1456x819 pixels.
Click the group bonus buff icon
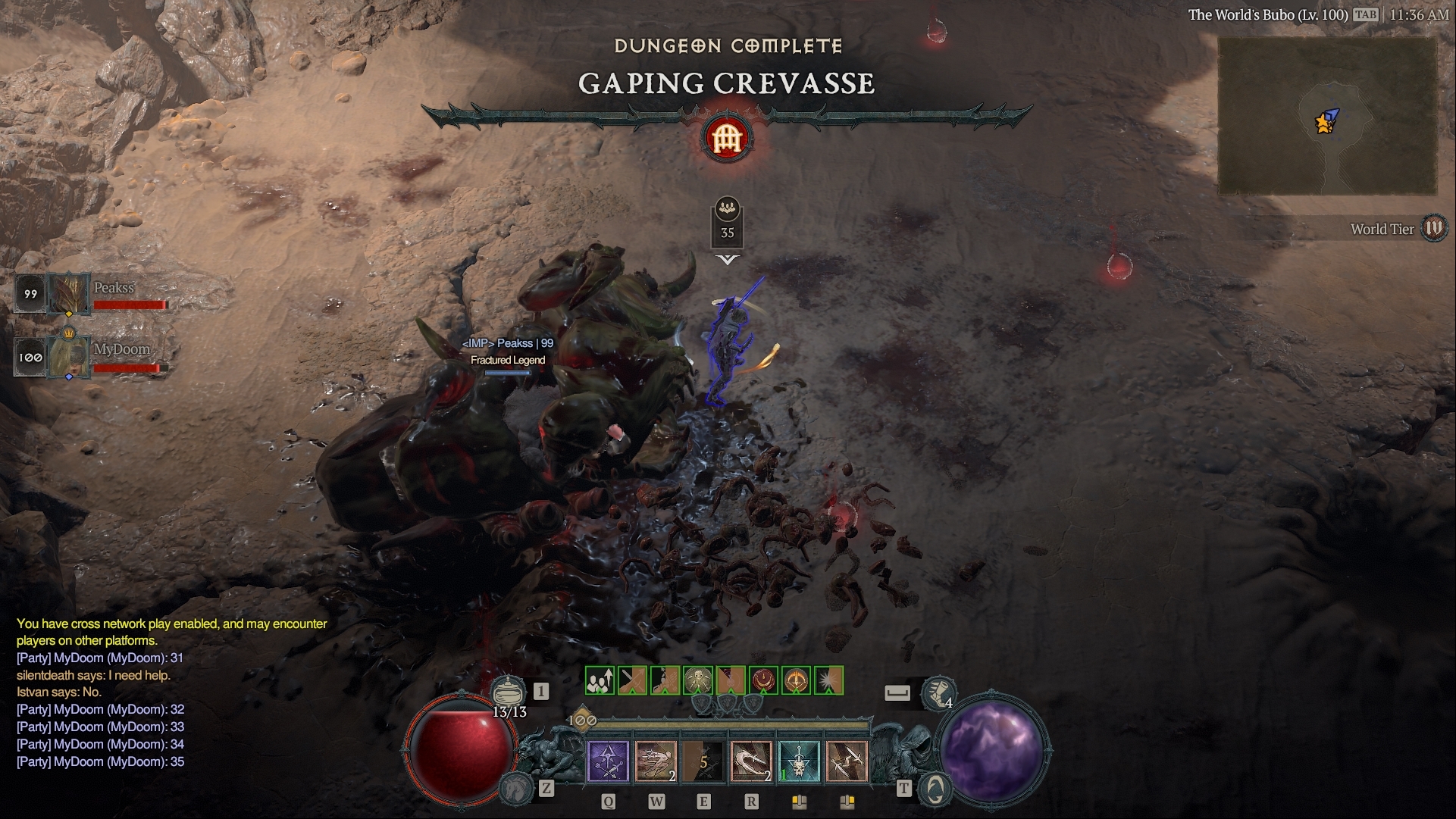click(600, 680)
